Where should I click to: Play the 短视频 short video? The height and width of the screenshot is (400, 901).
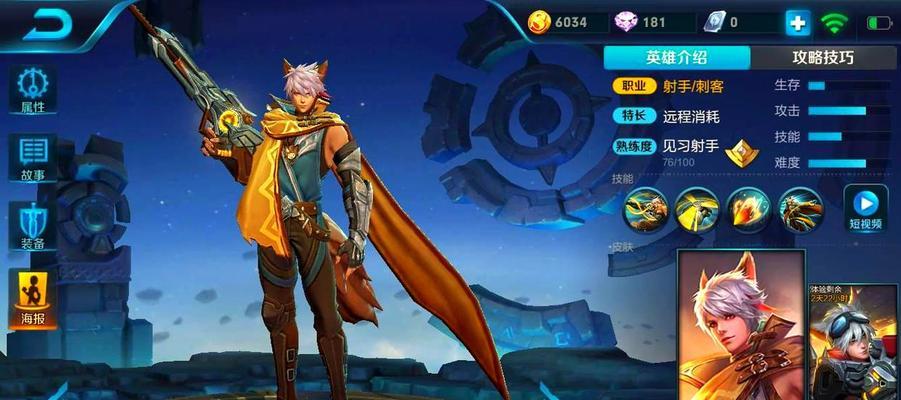[865, 208]
